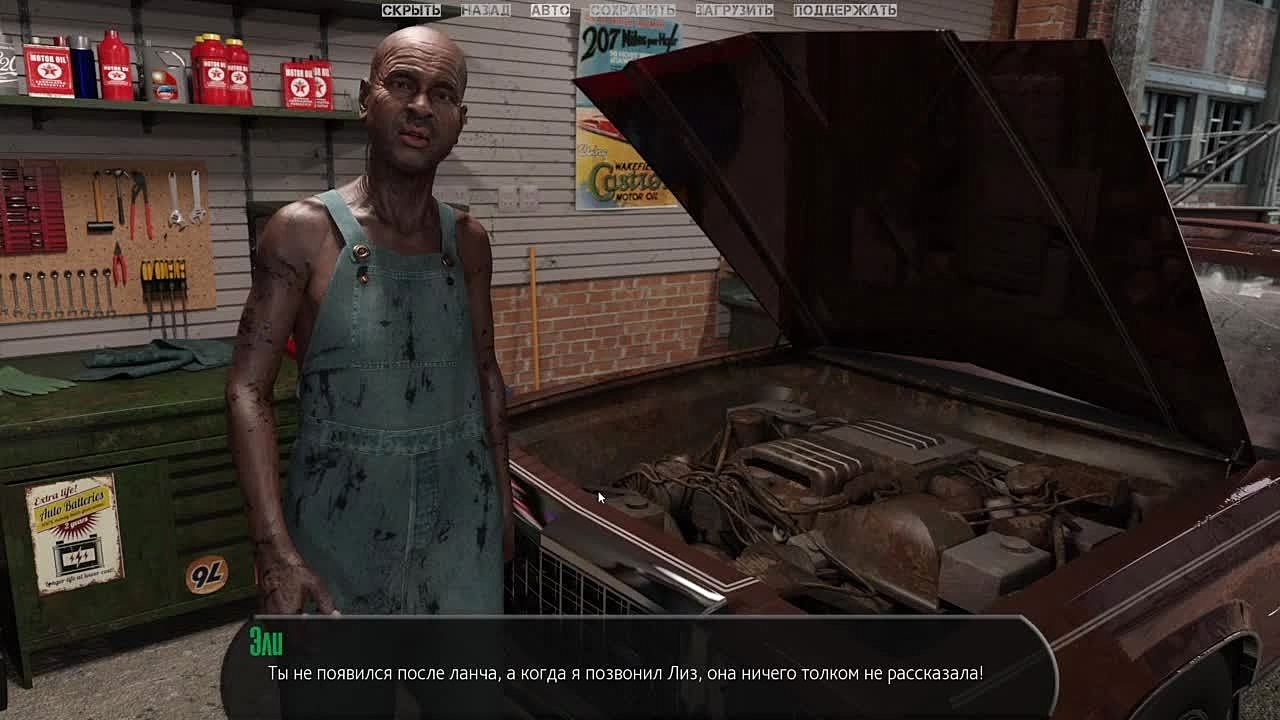Open the ЗАГРУЗИТЬ load menu

734,10
